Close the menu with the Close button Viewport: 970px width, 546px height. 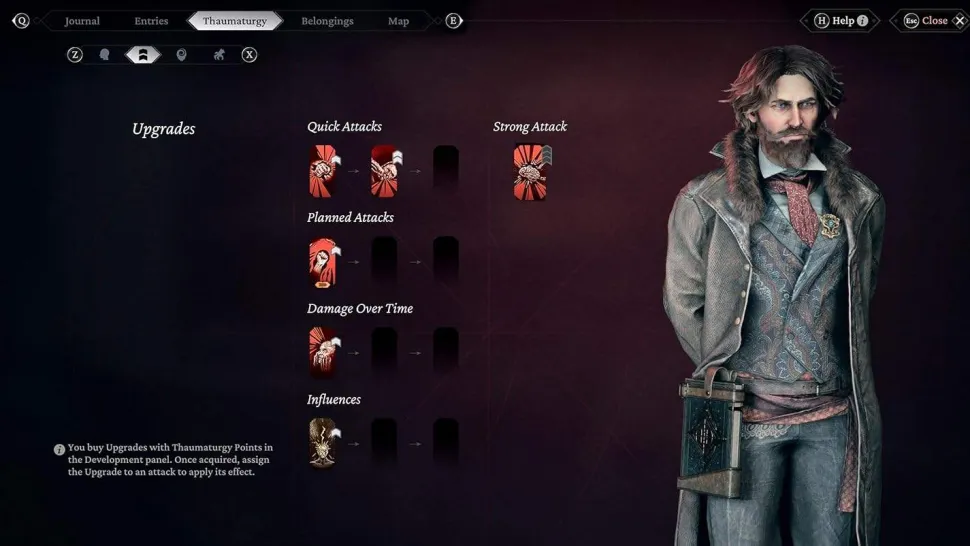pos(935,21)
